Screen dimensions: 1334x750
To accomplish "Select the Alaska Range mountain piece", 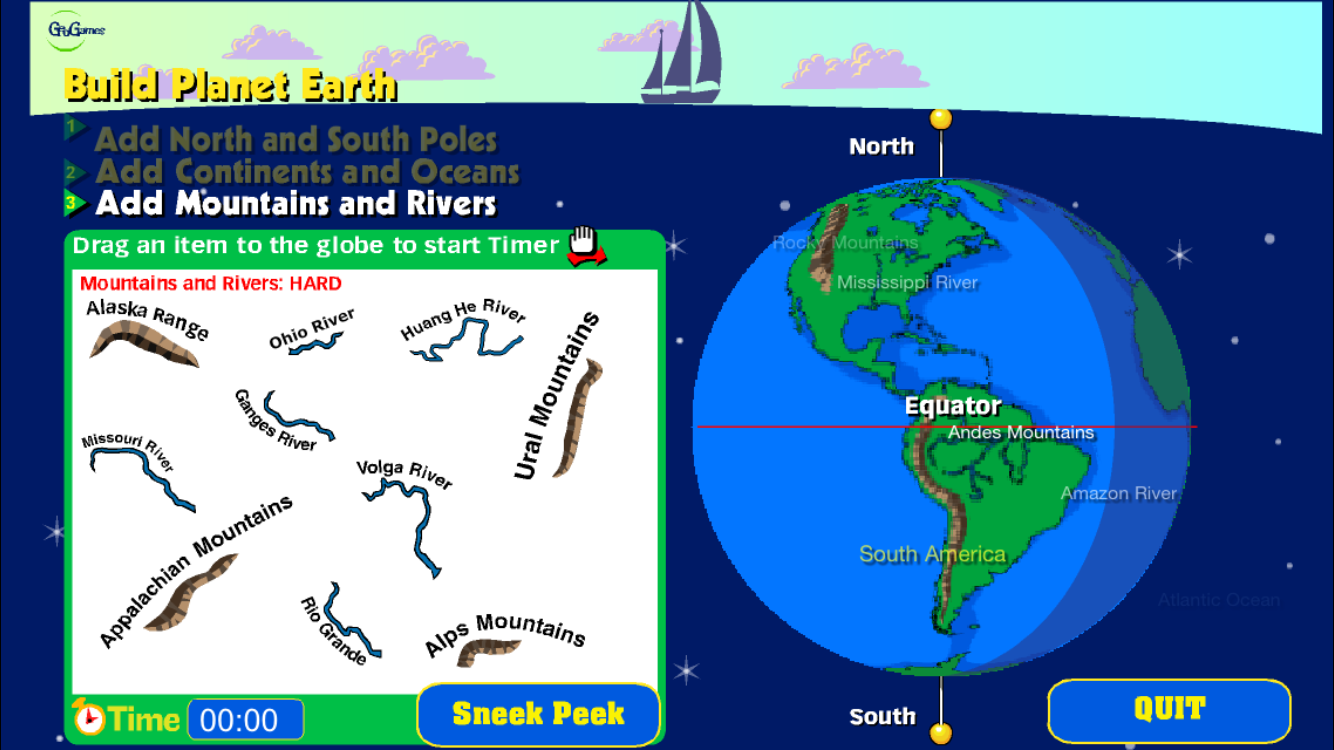I will 144,340.
